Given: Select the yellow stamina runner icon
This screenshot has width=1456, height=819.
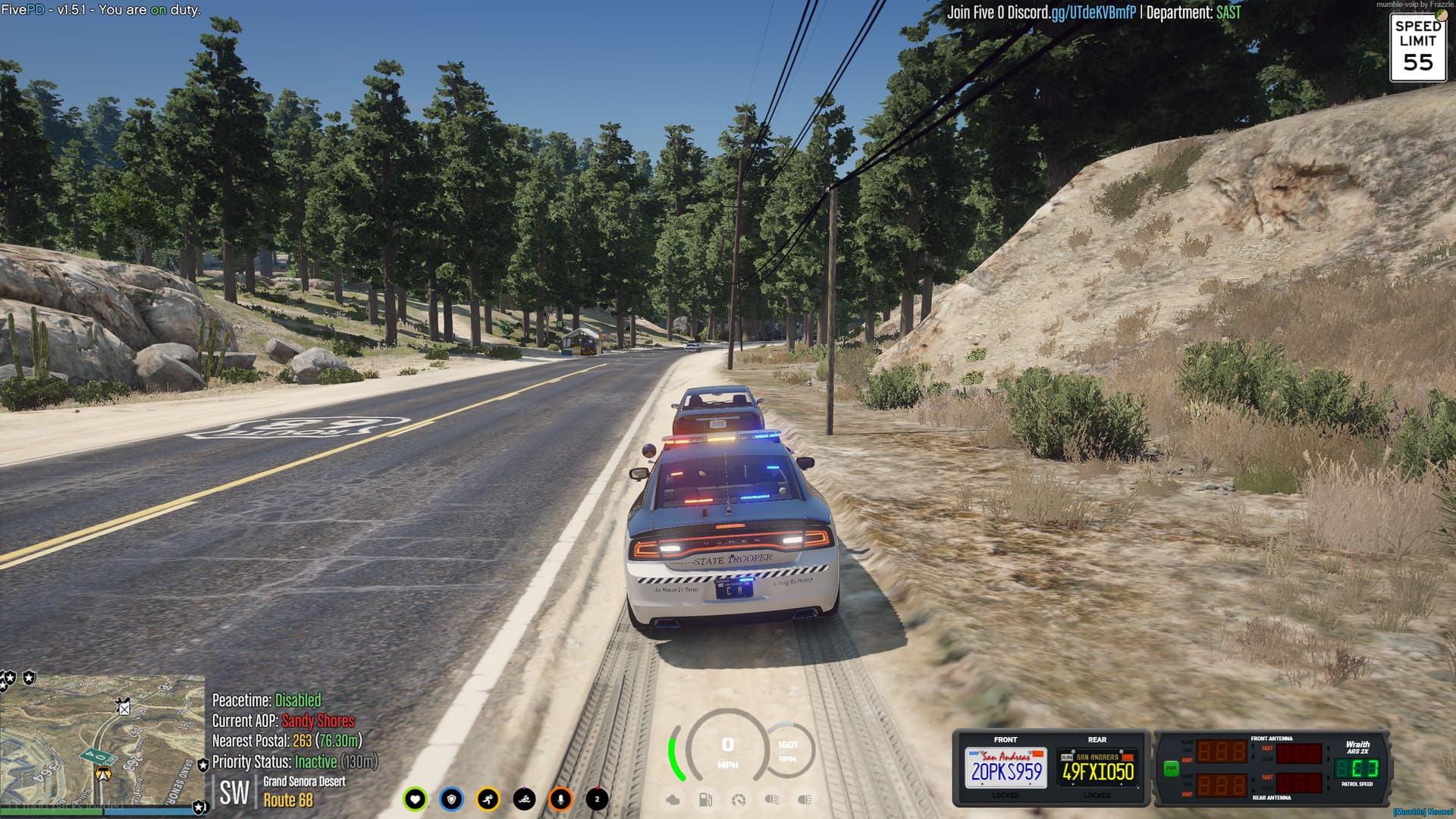Looking at the screenshot, I should pos(489,798).
